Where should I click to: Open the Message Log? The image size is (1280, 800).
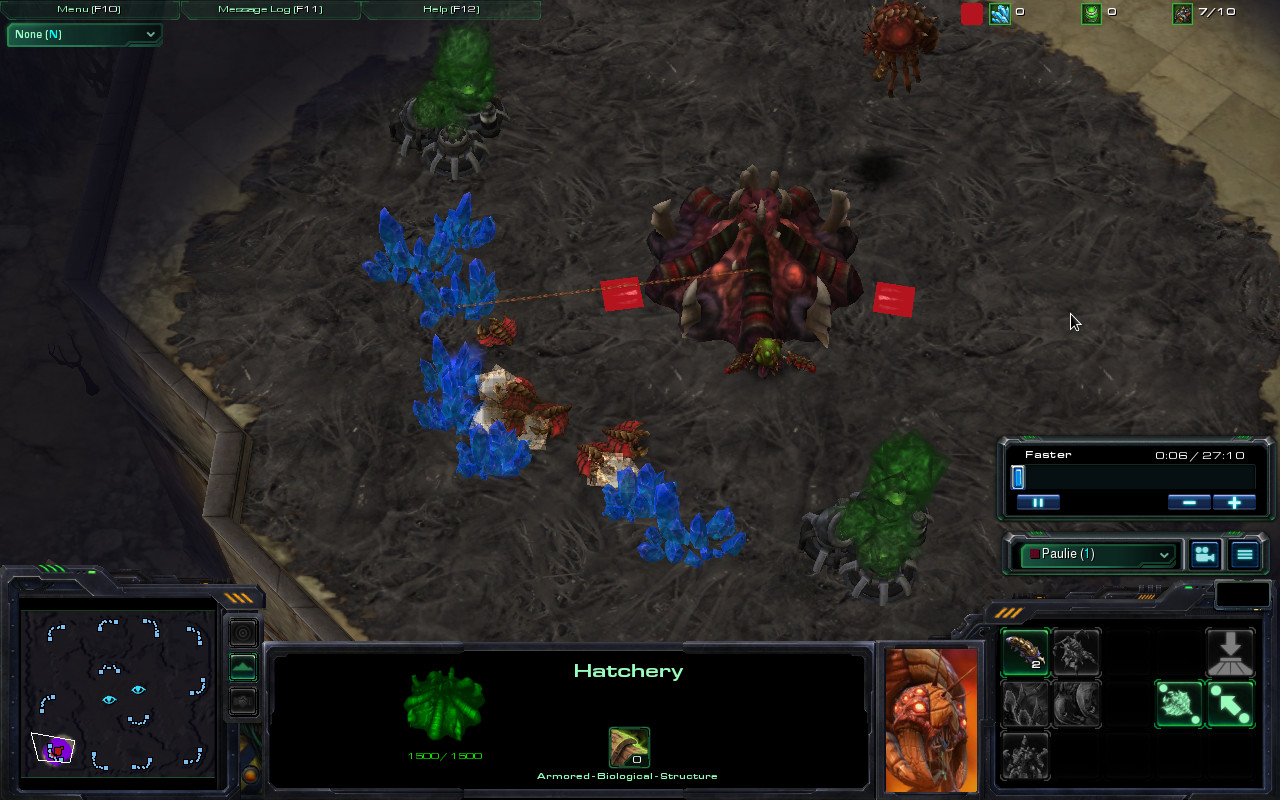click(268, 10)
